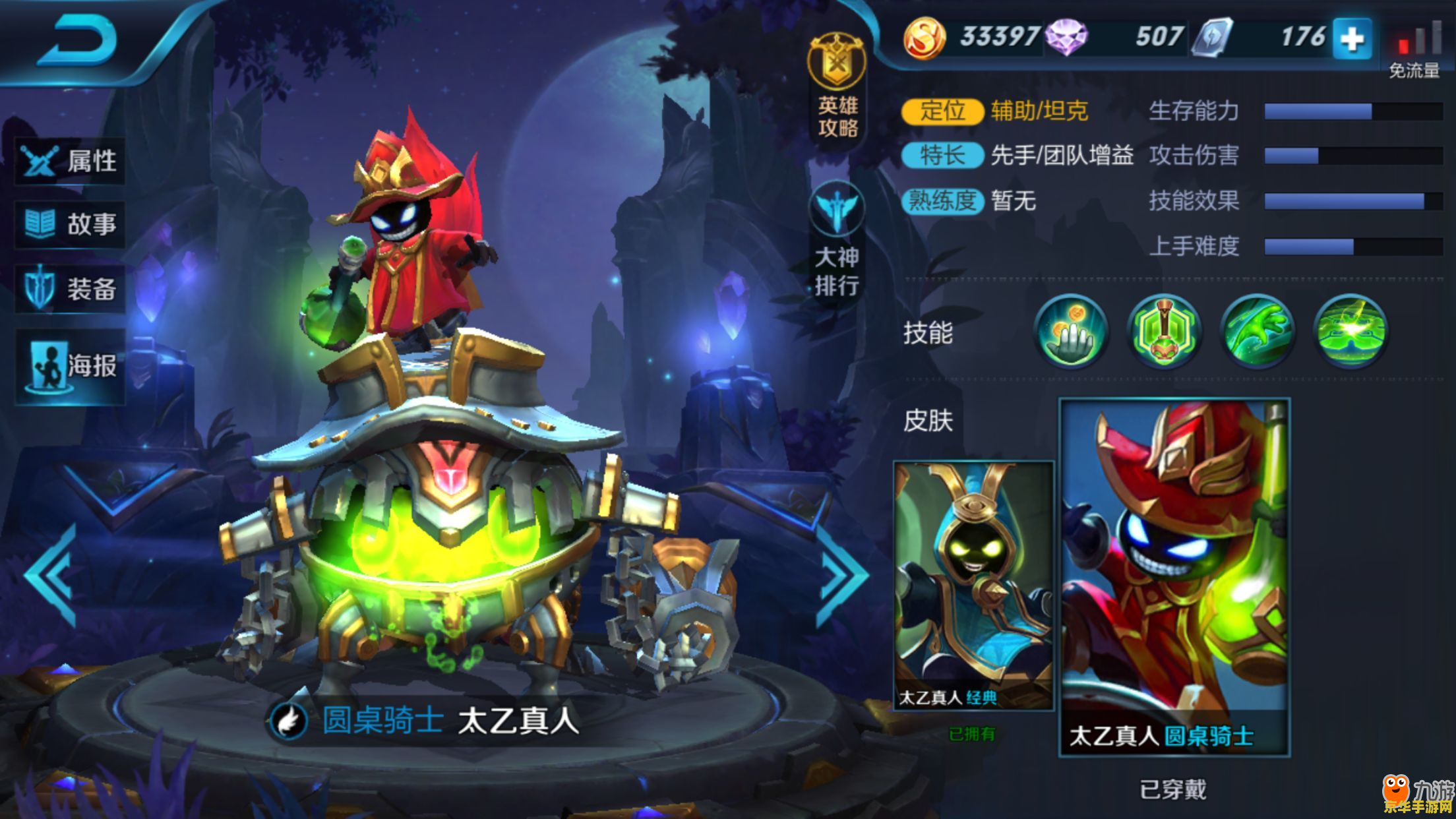Open the 英雄攻略 hero guide
Image resolution: width=1456 pixels, height=819 pixels.
(x=837, y=87)
